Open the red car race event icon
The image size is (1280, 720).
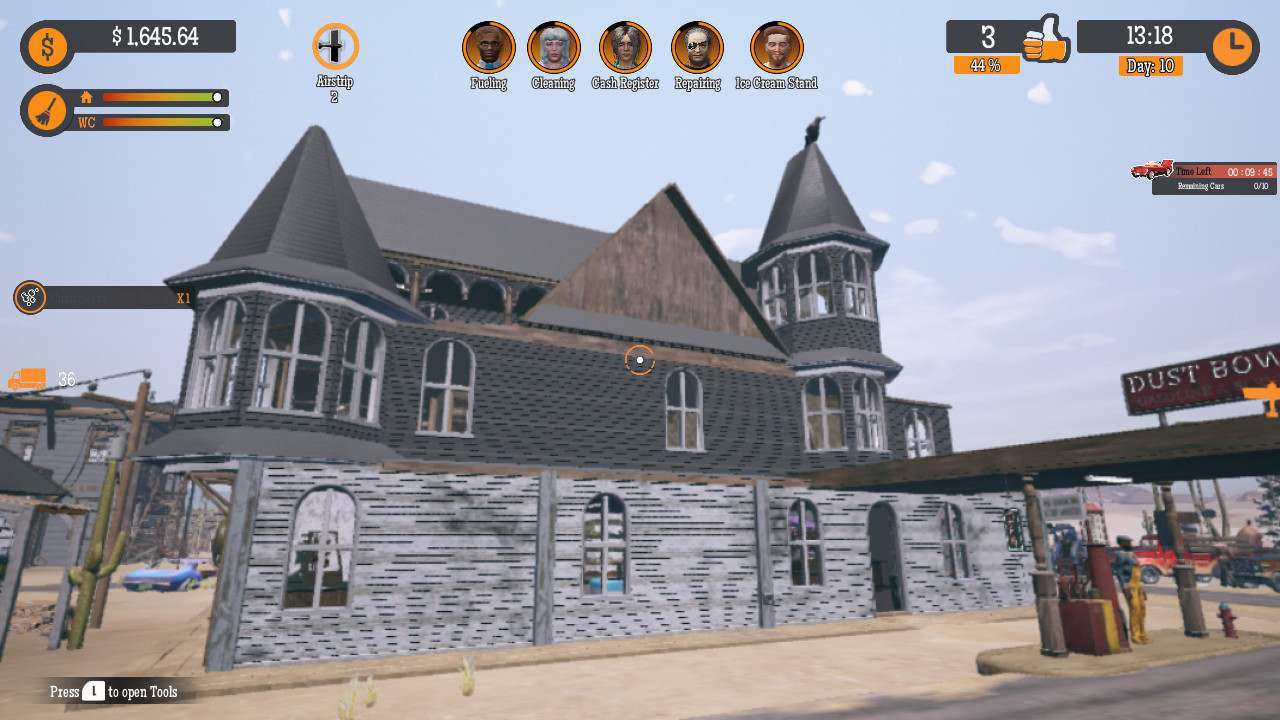click(1152, 170)
